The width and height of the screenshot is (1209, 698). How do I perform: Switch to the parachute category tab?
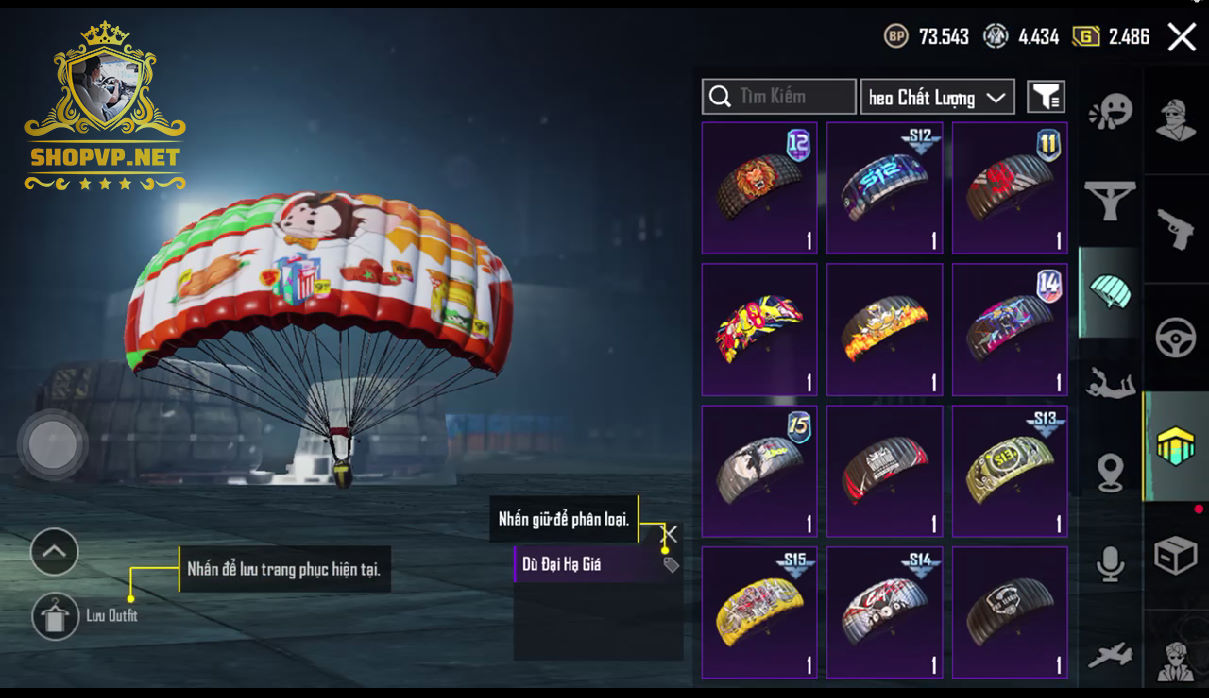[1110, 292]
